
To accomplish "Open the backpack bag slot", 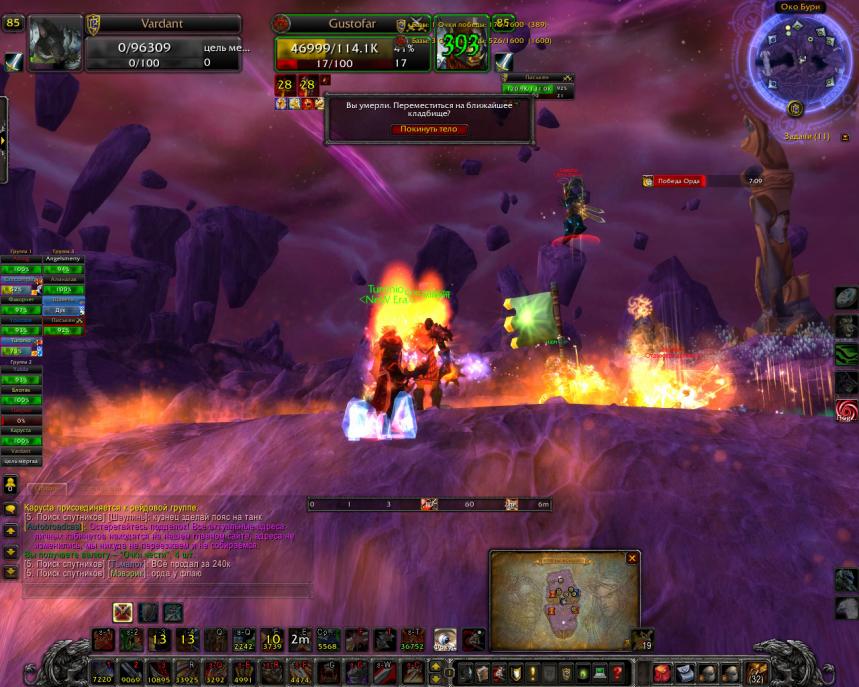I will click(756, 670).
